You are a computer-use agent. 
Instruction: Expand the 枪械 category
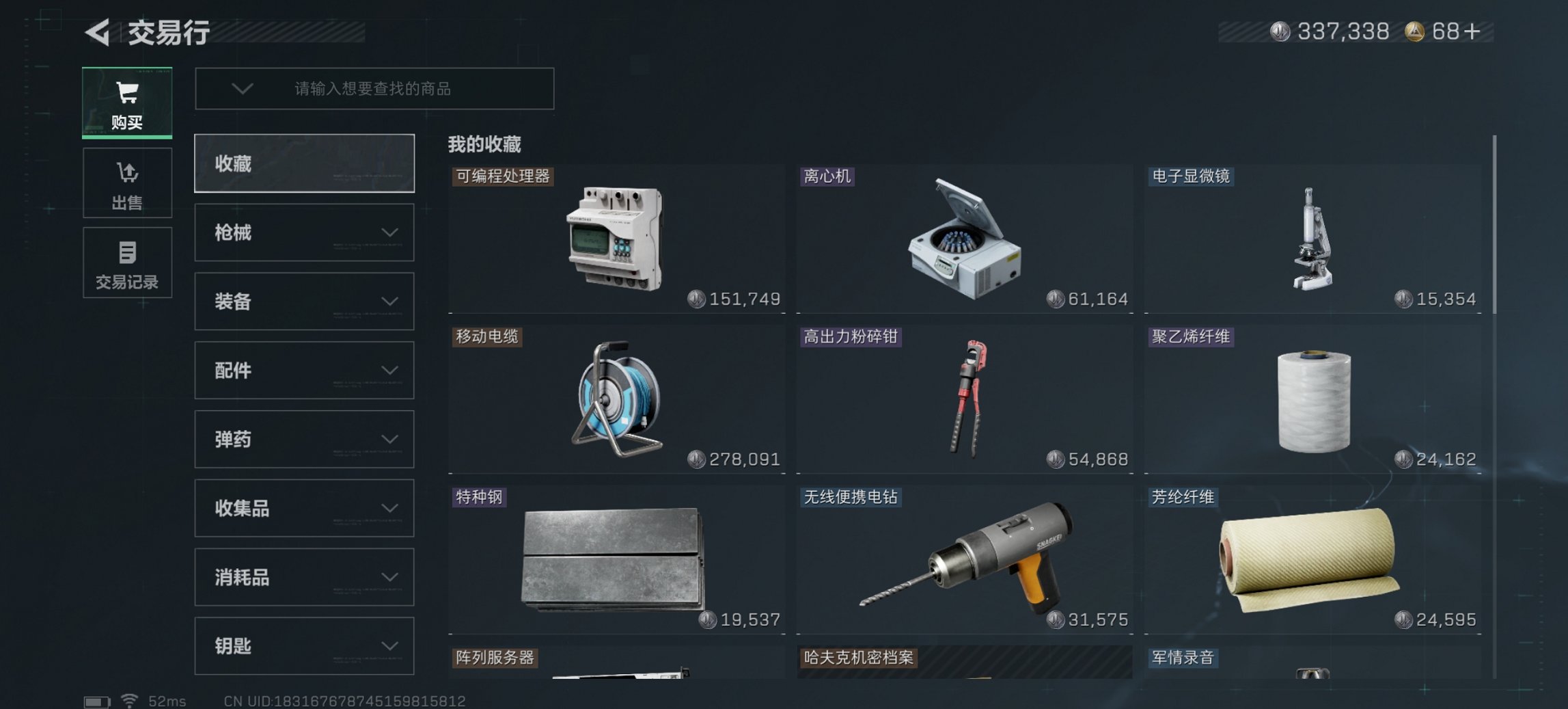click(303, 232)
